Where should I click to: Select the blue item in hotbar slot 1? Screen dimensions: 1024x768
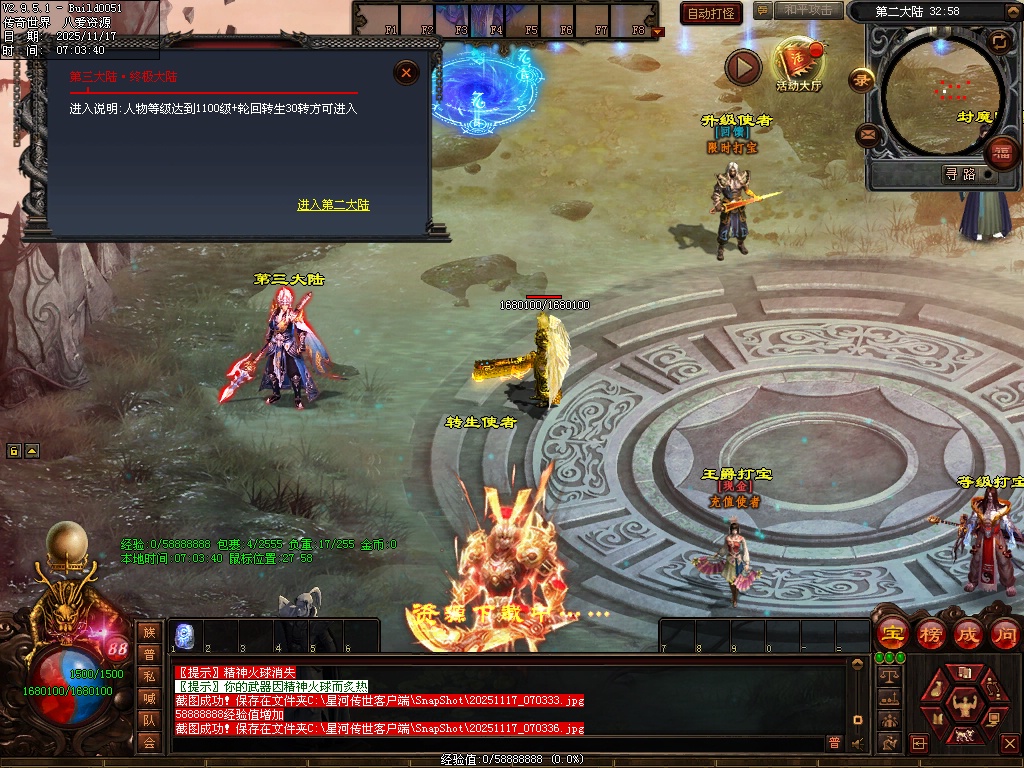[x=183, y=635]
